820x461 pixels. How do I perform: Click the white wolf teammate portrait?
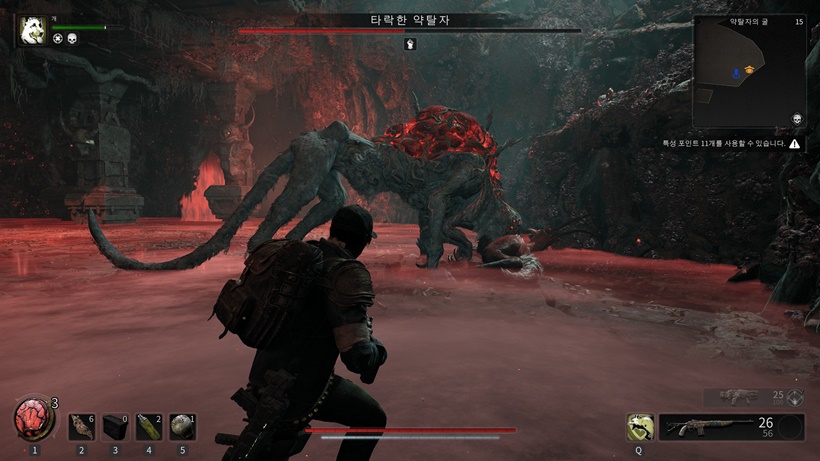[x=30, y=30]
